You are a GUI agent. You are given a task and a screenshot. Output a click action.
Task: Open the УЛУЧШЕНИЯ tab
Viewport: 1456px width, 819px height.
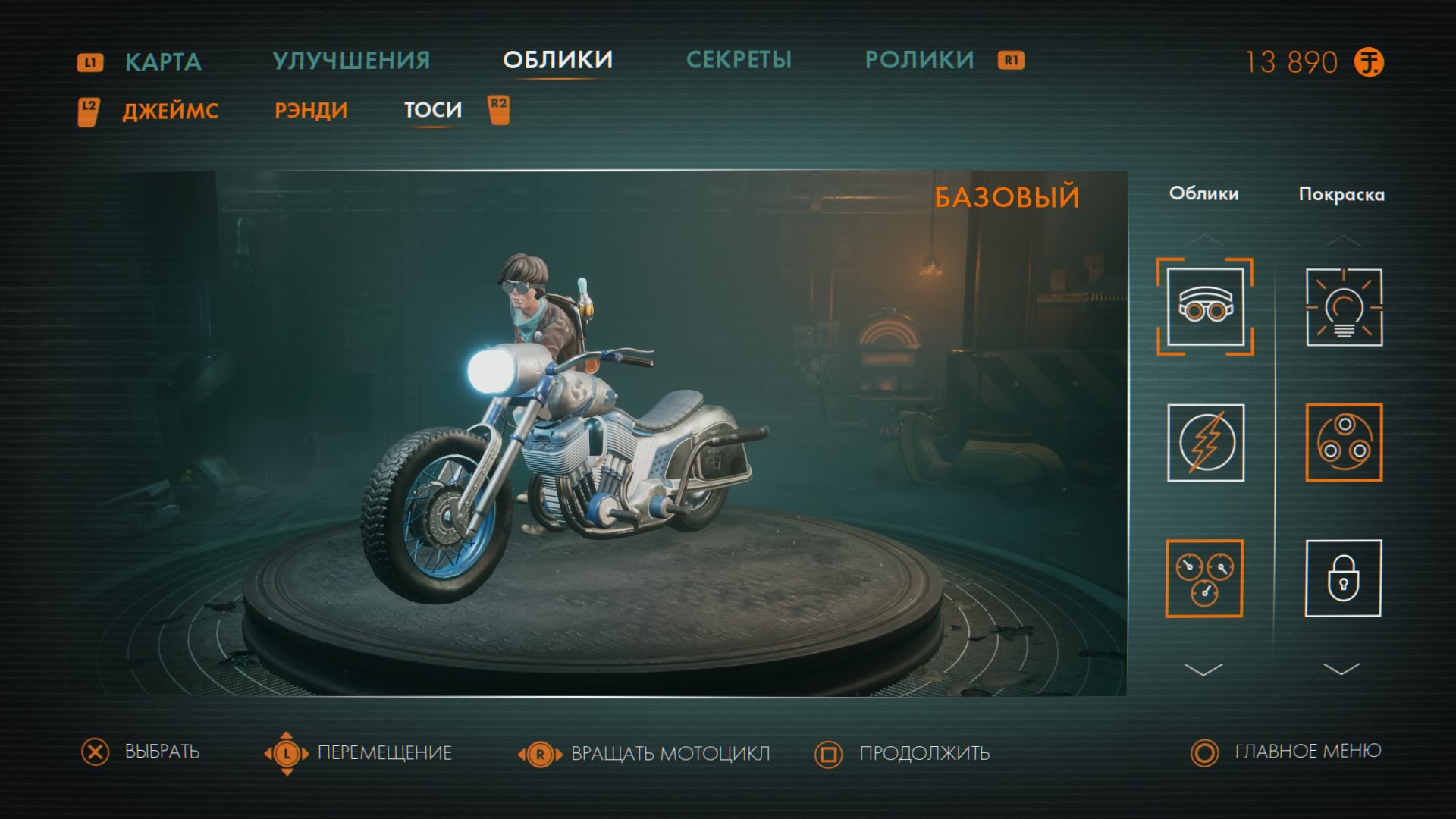(x=351, y=61)
